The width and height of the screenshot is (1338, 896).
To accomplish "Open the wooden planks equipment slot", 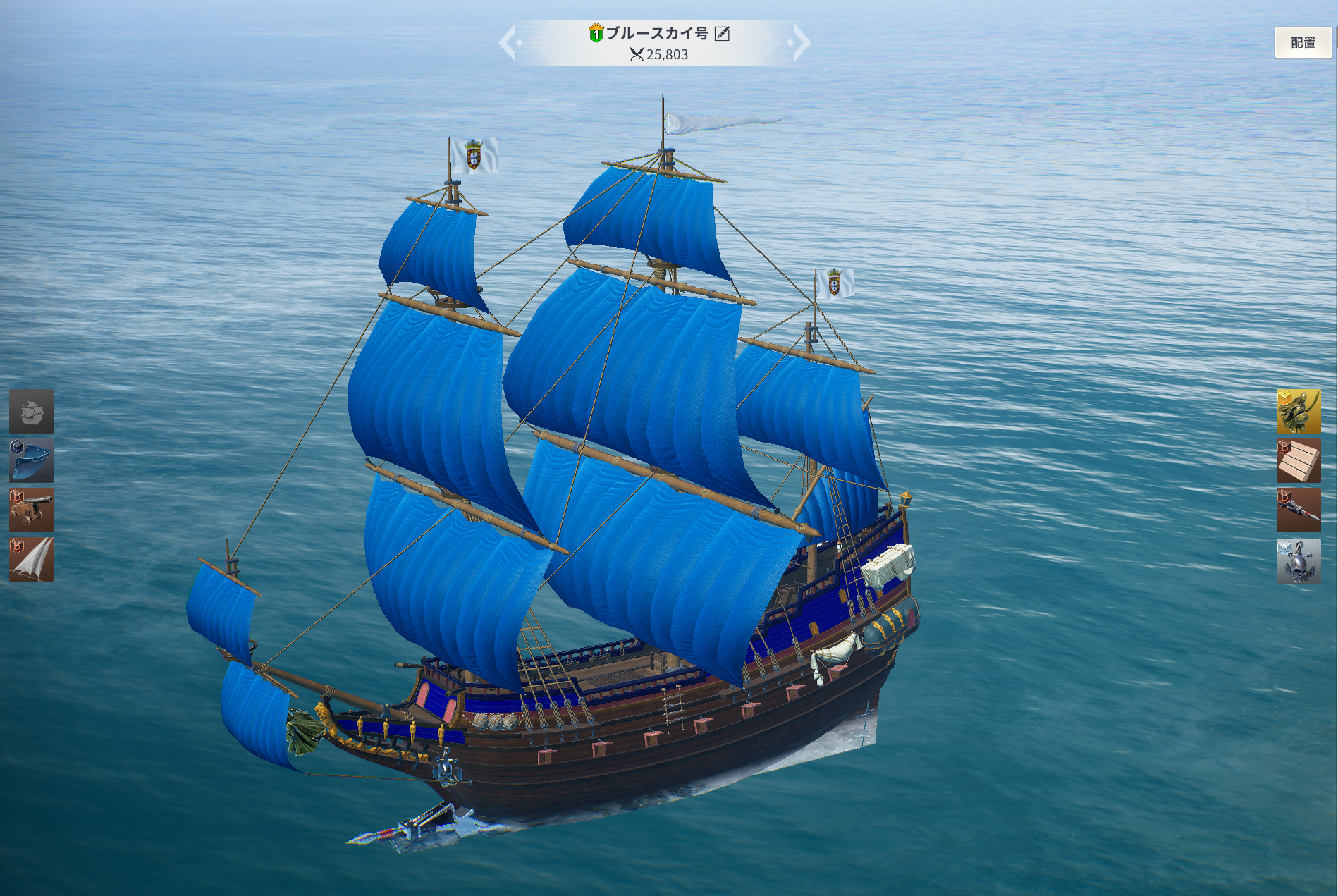I will tap(1298, 461).
